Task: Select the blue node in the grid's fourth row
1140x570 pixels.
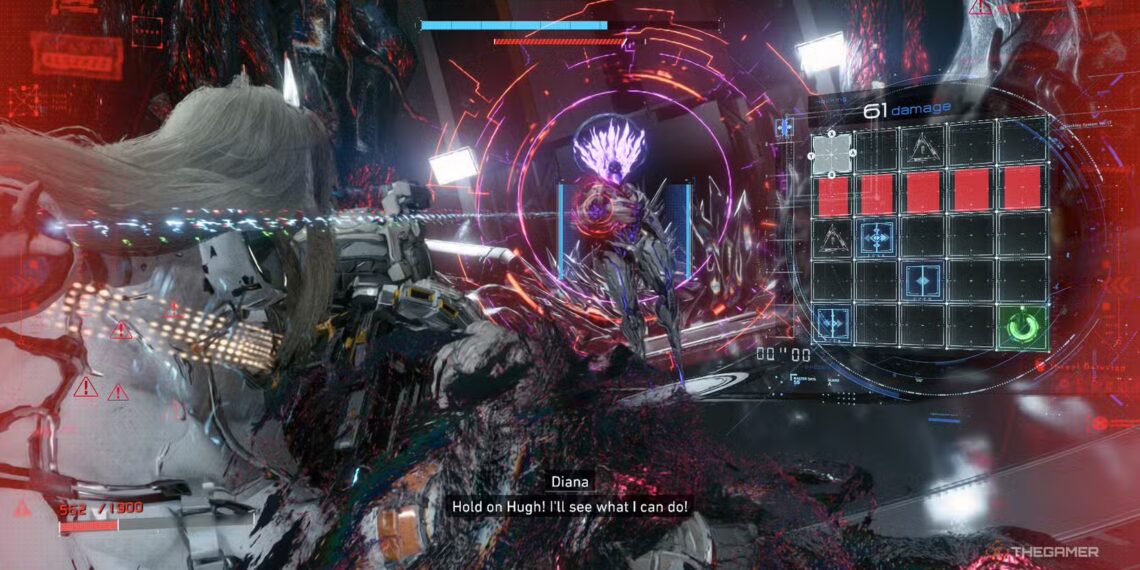Action: 922,279
